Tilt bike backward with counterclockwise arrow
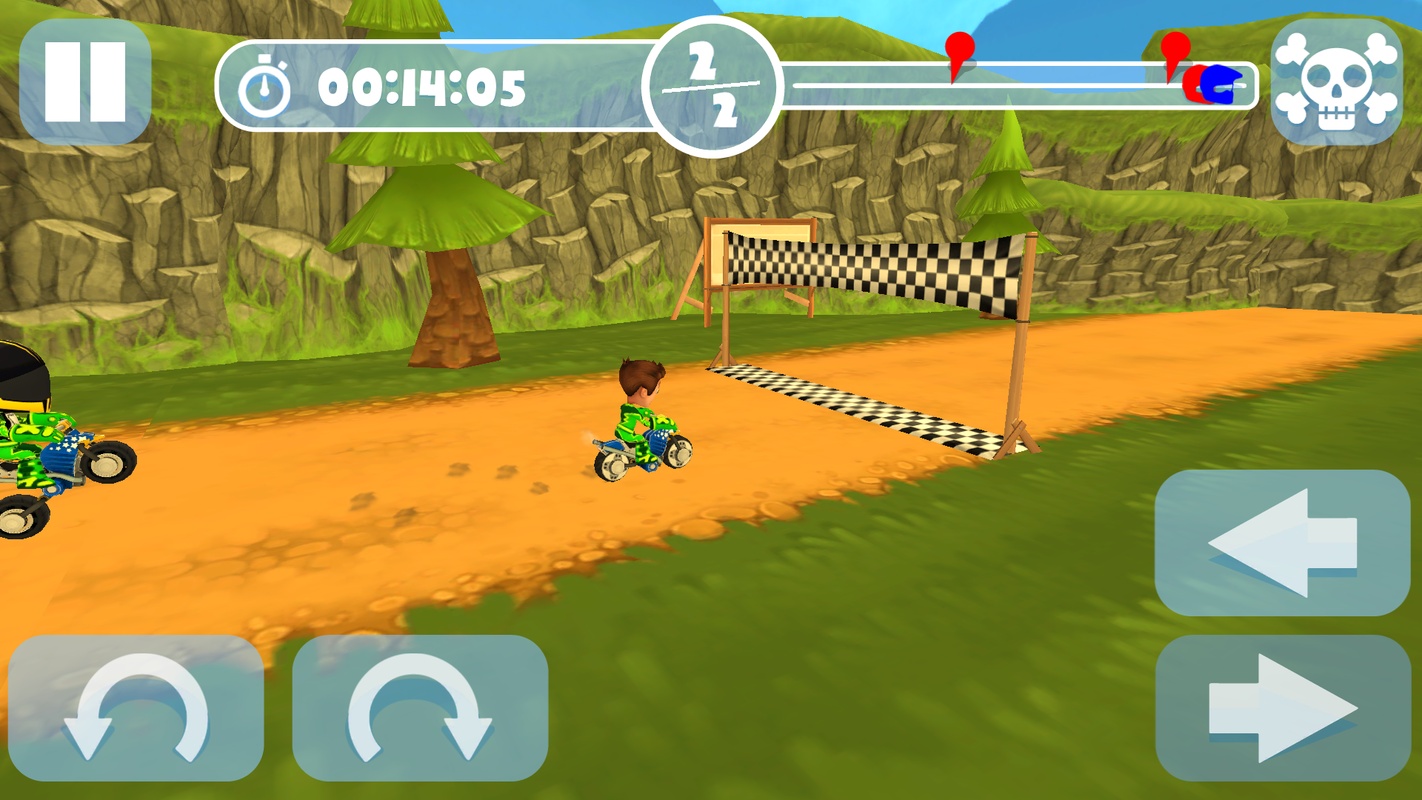 pyautogui.click(x=136, y=708)
